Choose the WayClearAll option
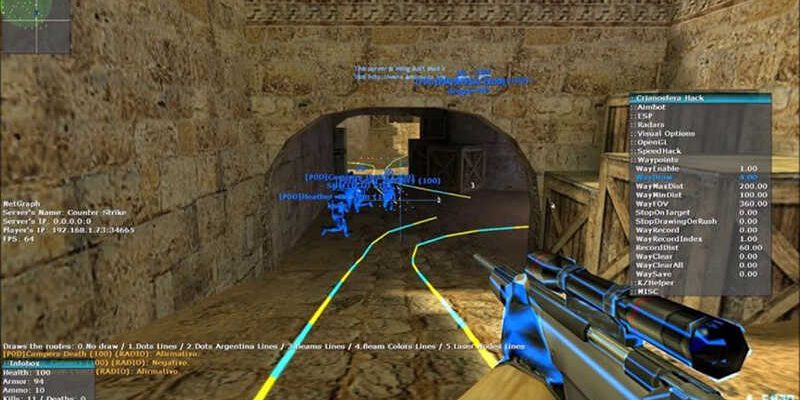Viewport: 800px width, 400px height. (x=660, y=265)
